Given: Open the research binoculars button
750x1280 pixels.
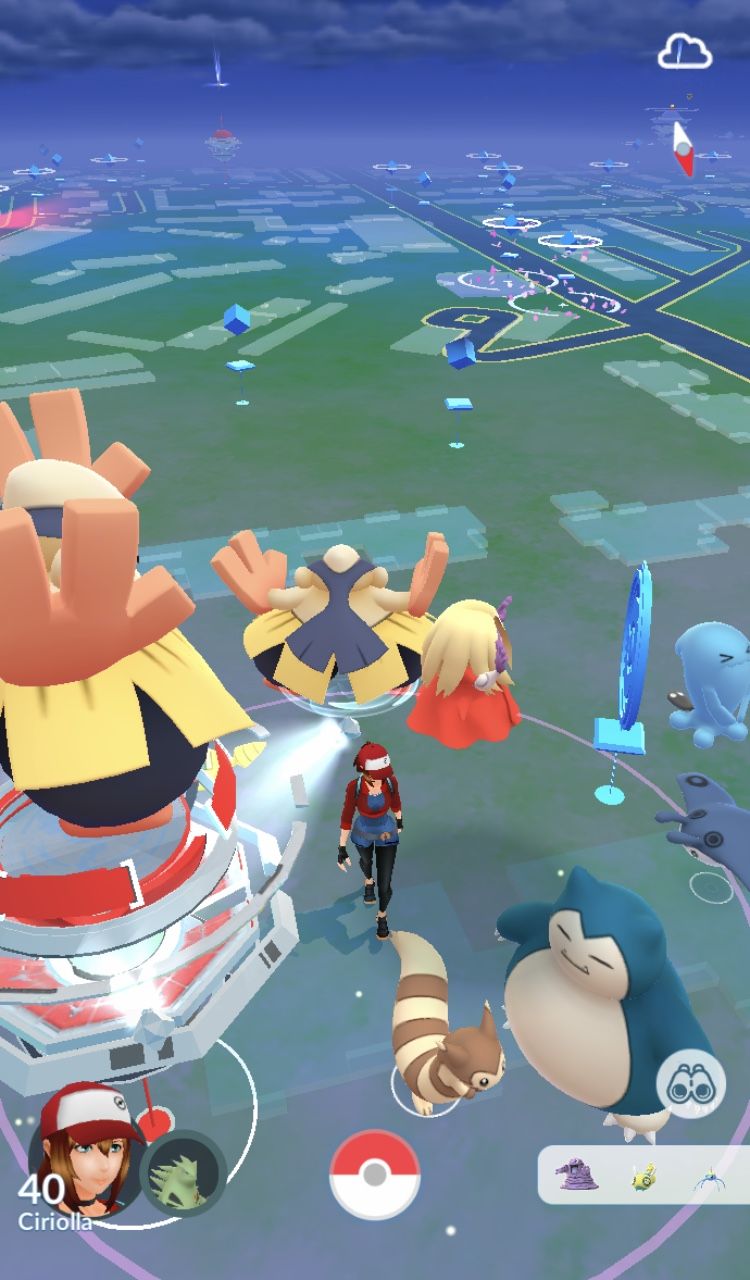Looking at the screenshot, I should (x=690, y=1084).
